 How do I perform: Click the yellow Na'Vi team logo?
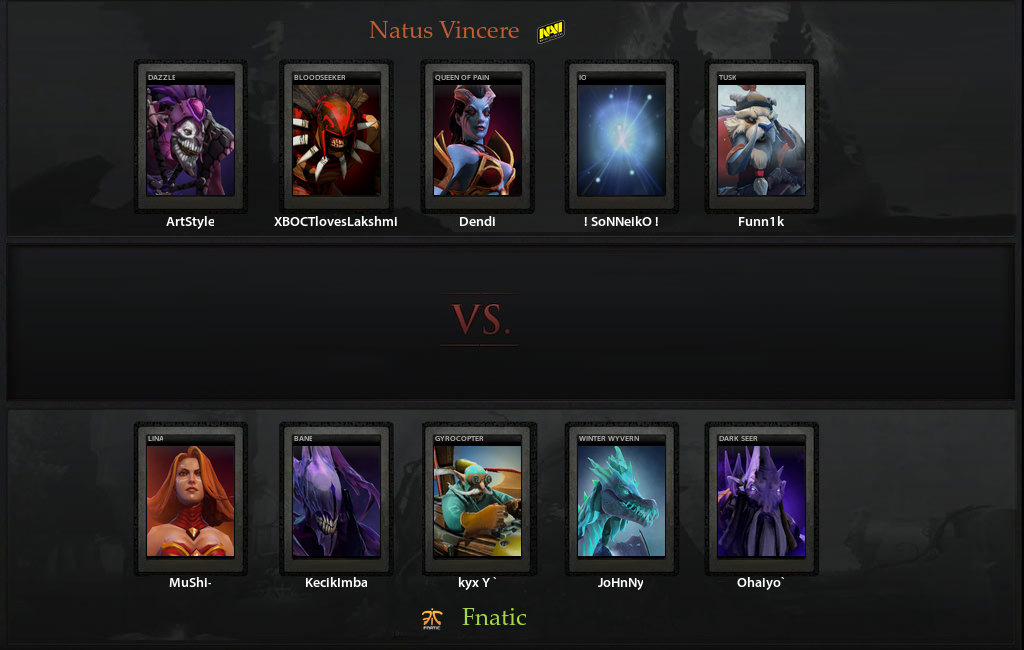click(551, 33)
